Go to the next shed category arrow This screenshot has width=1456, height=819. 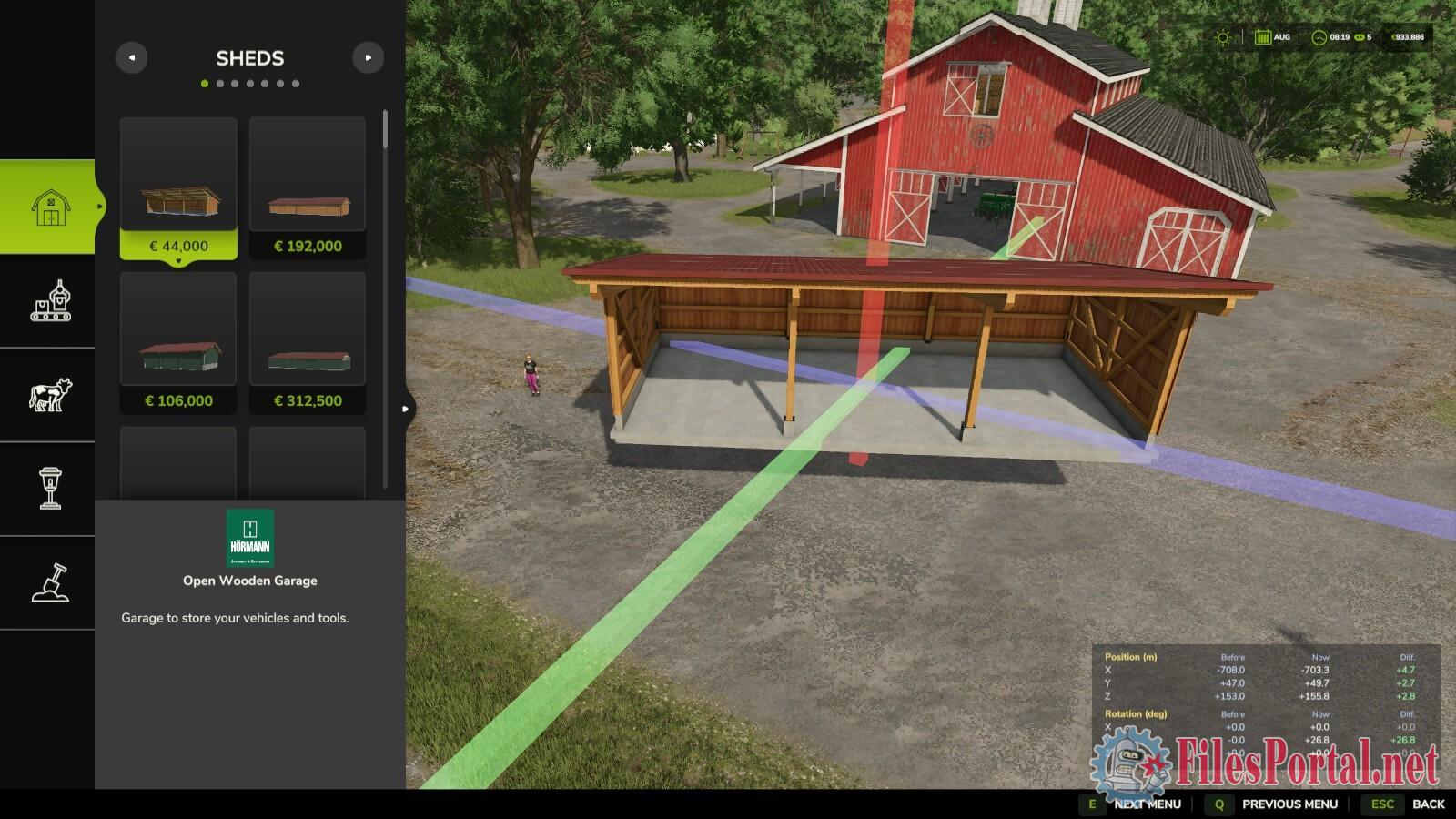pyautogui.click(x=368, y=57)
